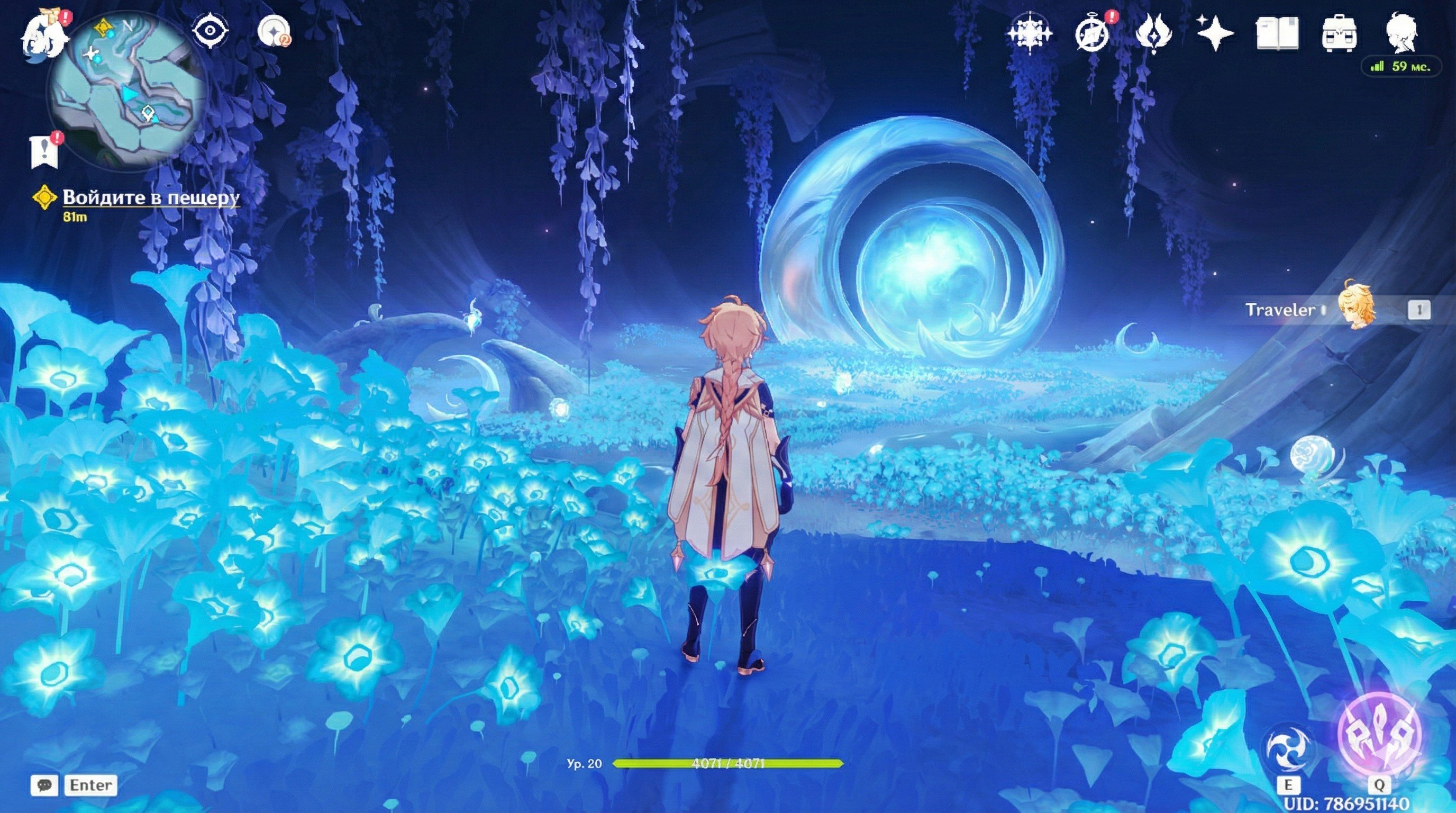This screenshot has width=1456, height=813.
Task: Open the Events compass icon
Action: tap(1091, 33)
